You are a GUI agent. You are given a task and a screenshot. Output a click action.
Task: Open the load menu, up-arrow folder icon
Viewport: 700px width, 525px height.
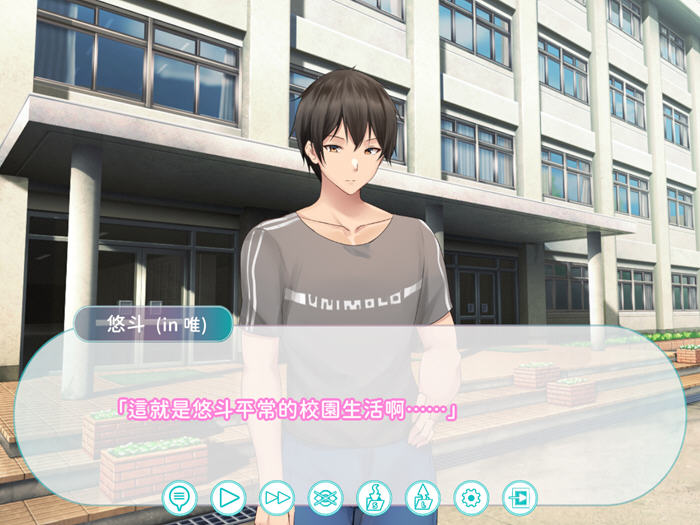click(422, 496)
